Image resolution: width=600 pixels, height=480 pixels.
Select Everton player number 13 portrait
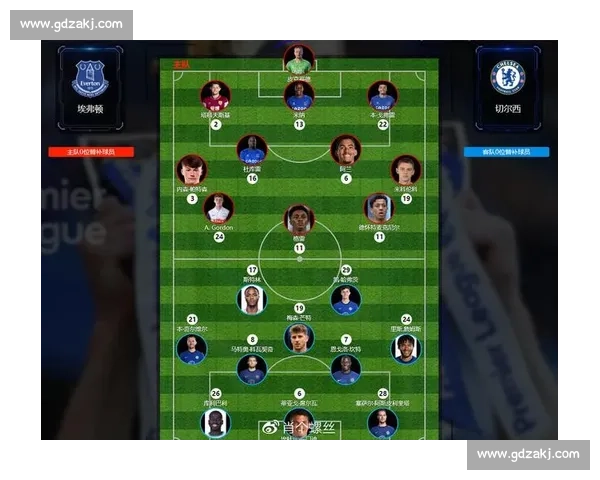coord(299,96)
